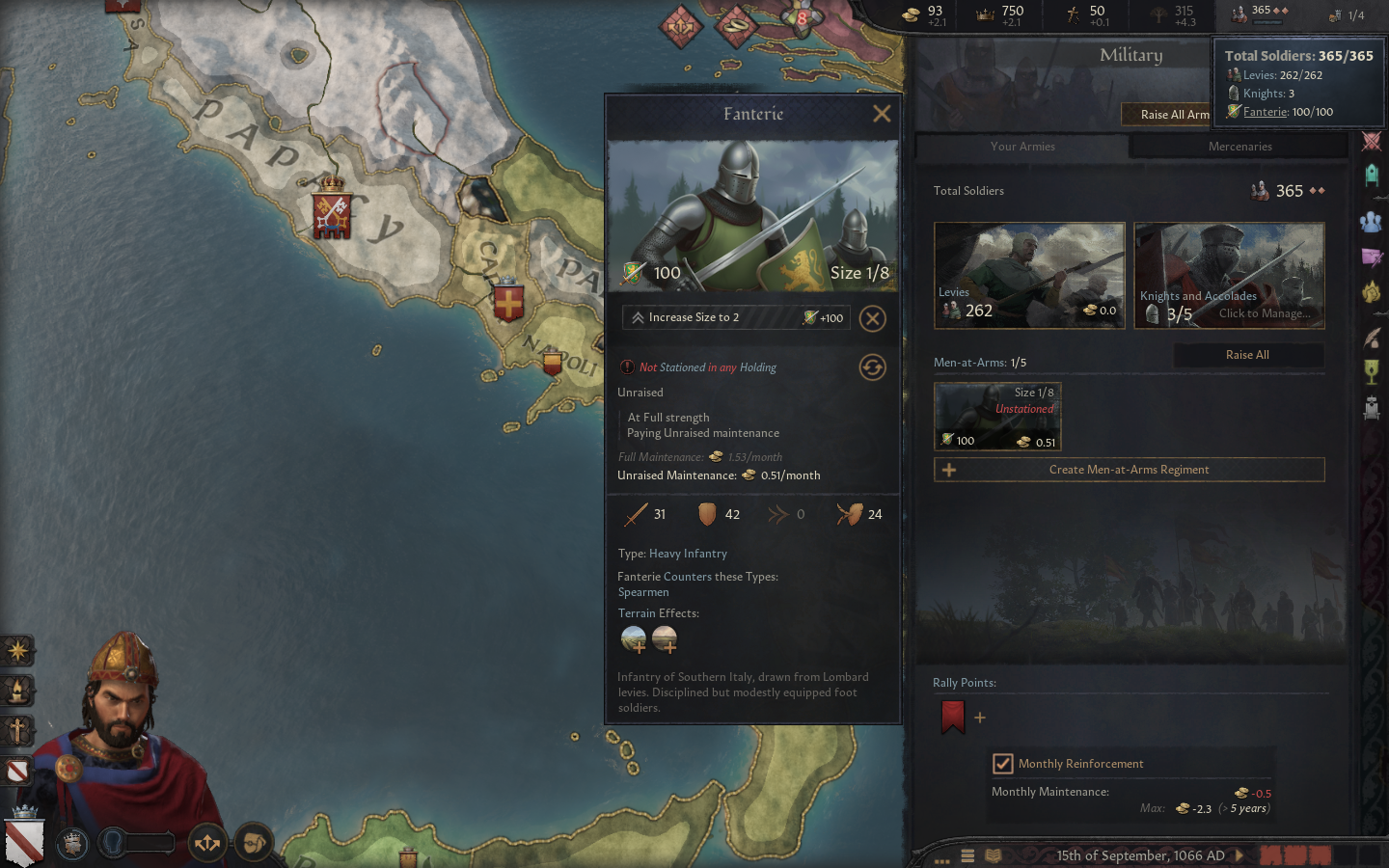Select the Levies card
The width and height of the screenshot is (1389, 868).
coord(1029,276)
